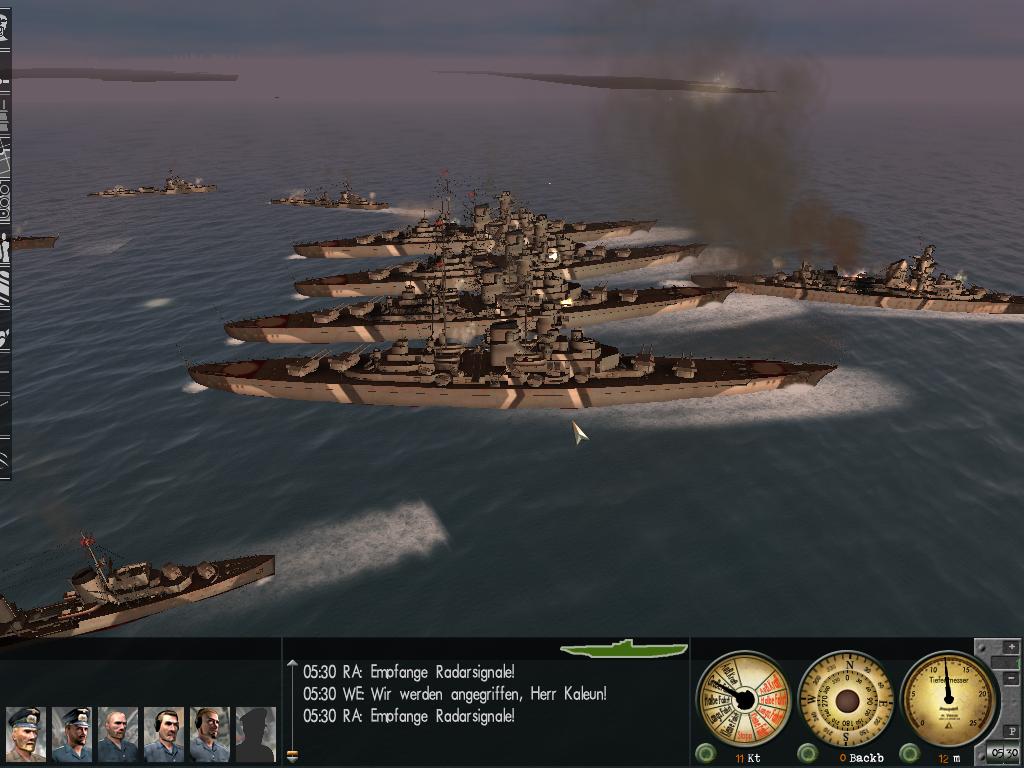Toggle the green button under the compass
The height and width of the screenshot is (768, 1024).
click(x=808, y=753)
